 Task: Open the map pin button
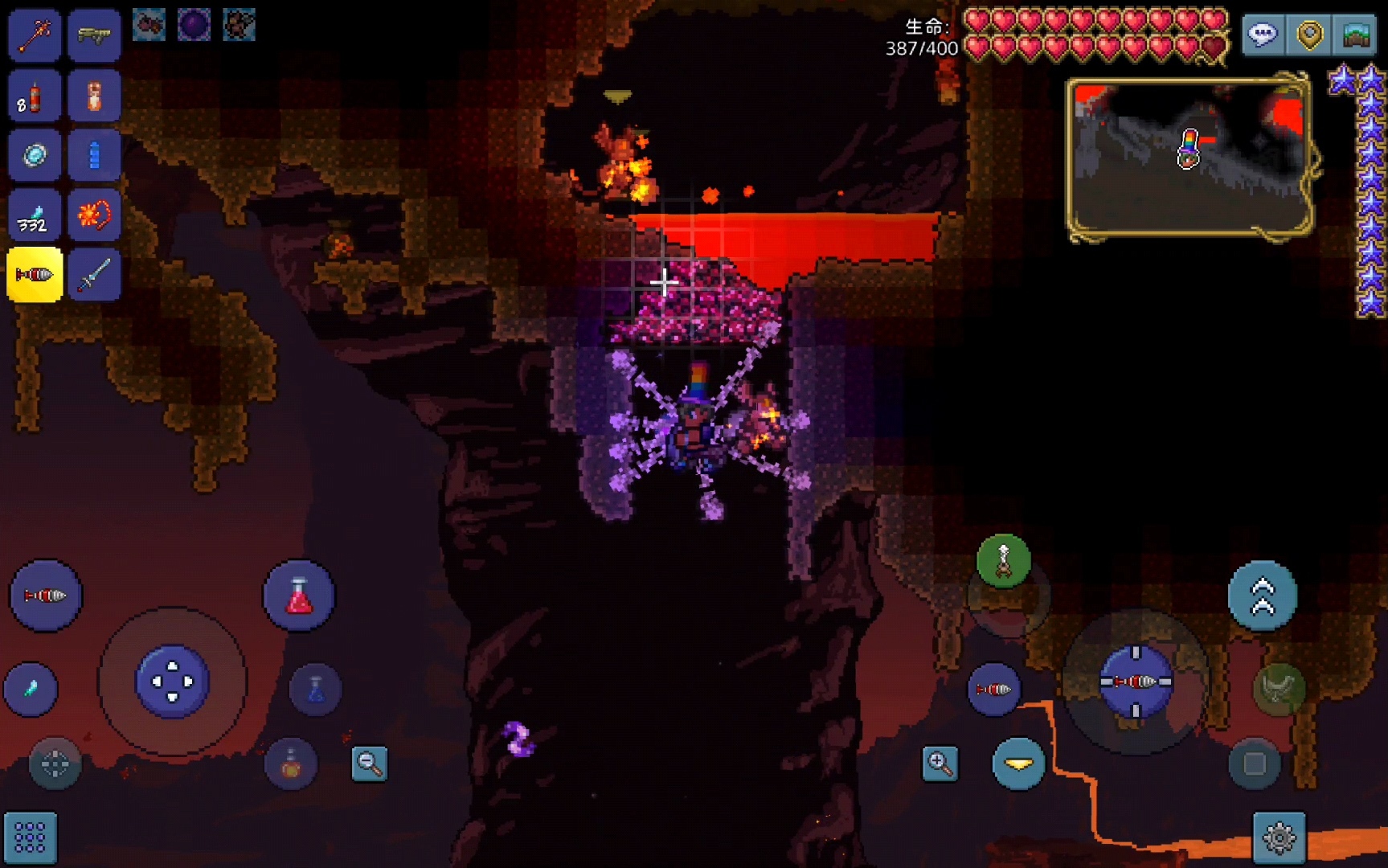click(x=1310, y=35)
